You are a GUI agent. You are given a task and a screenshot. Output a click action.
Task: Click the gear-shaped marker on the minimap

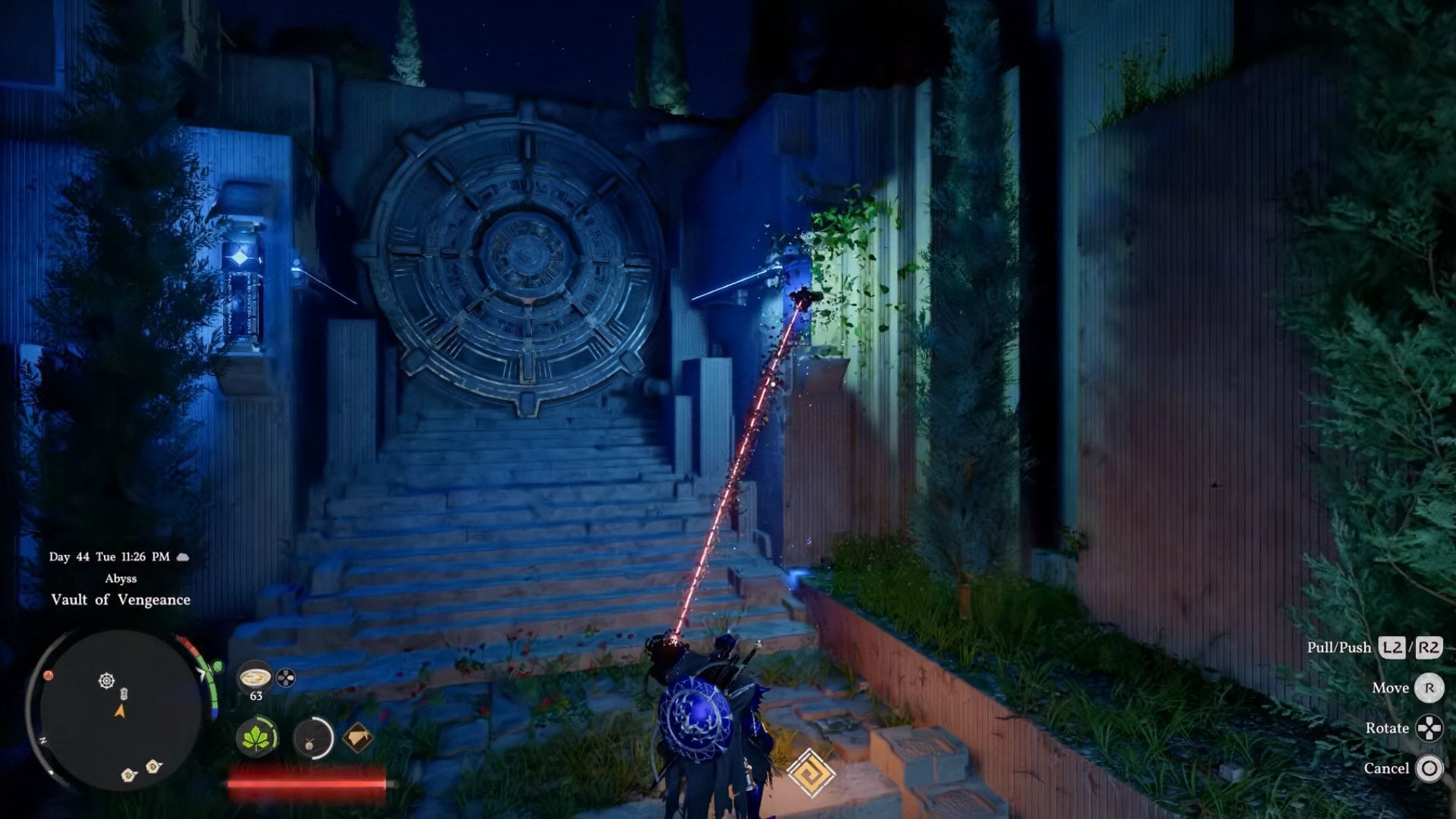click(107, 680)
